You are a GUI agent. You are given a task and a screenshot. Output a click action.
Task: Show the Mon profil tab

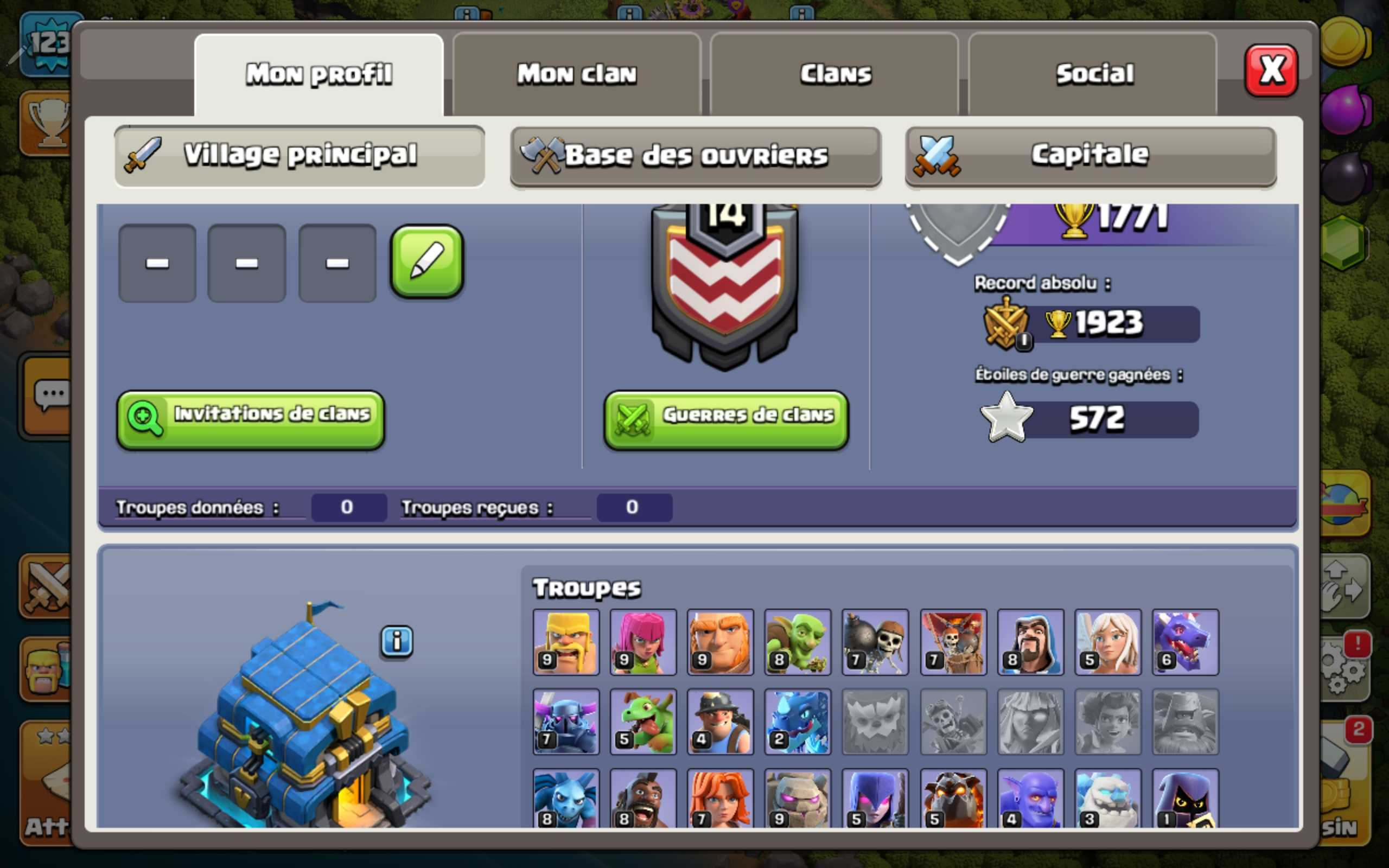coord(319,74)
